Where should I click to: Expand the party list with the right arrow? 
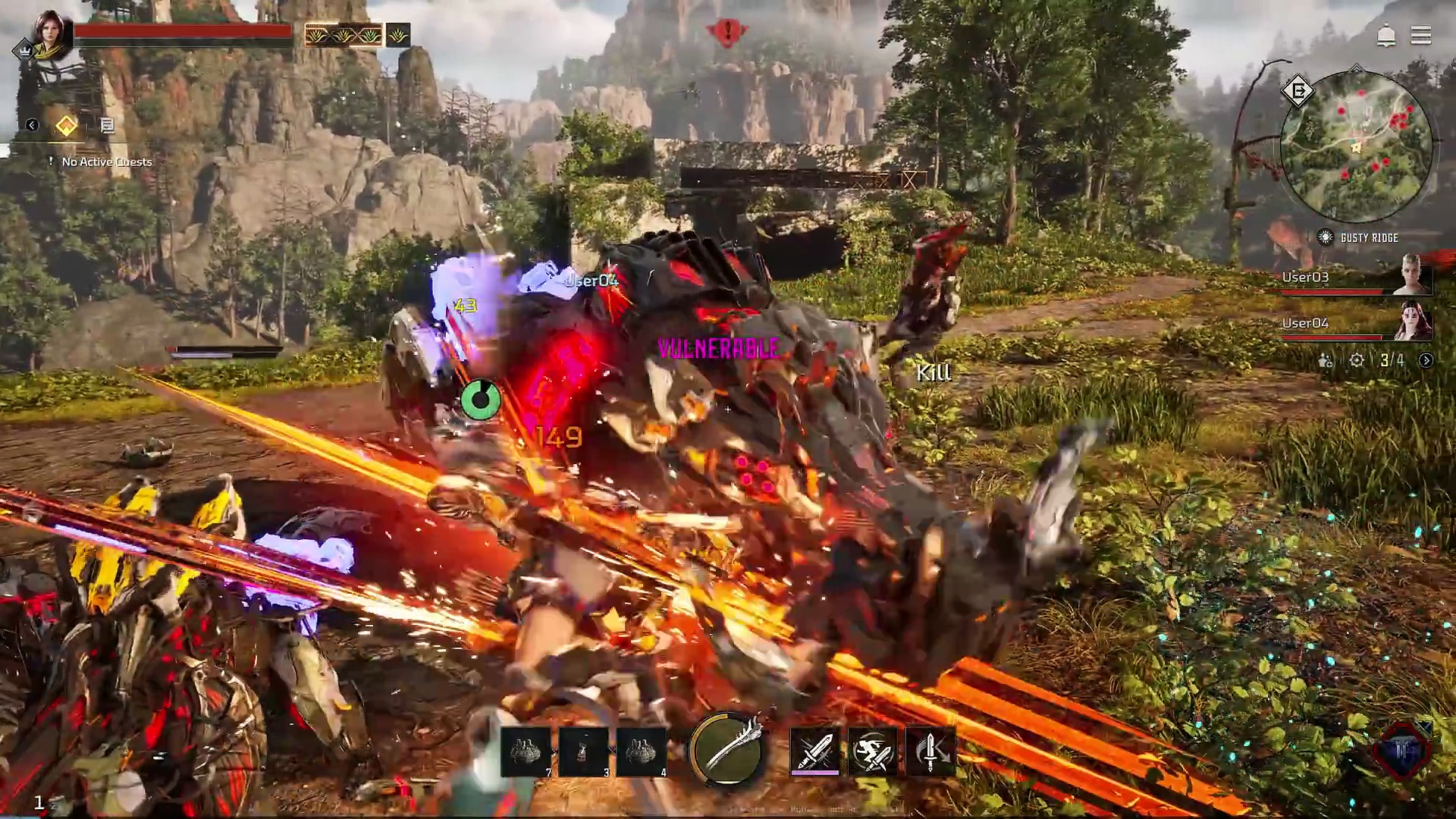(x=1426, y=360)
